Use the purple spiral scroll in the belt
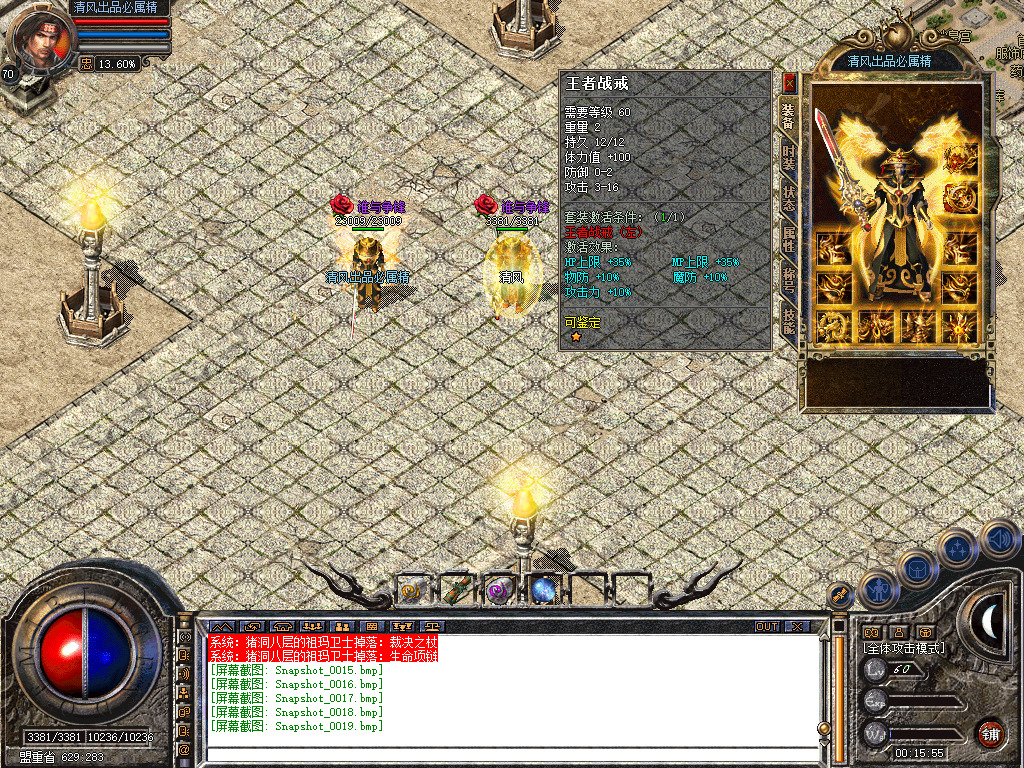 (x=499, y=591)
